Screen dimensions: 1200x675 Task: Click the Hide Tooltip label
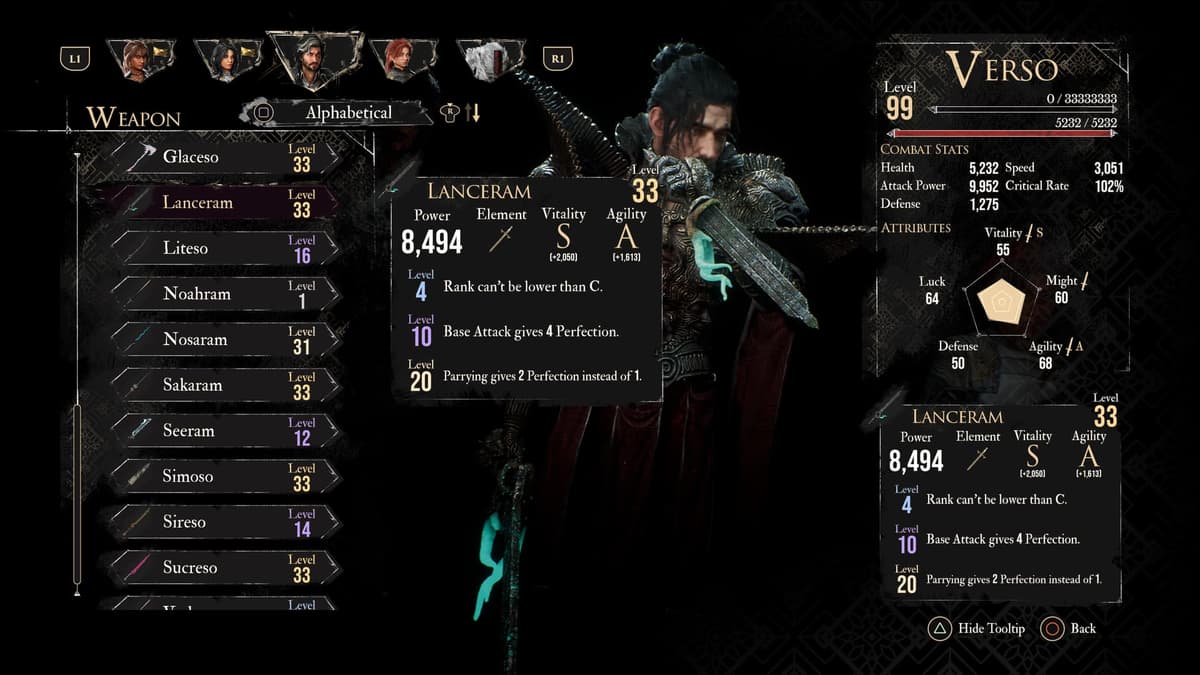click(x=990, y=629)
